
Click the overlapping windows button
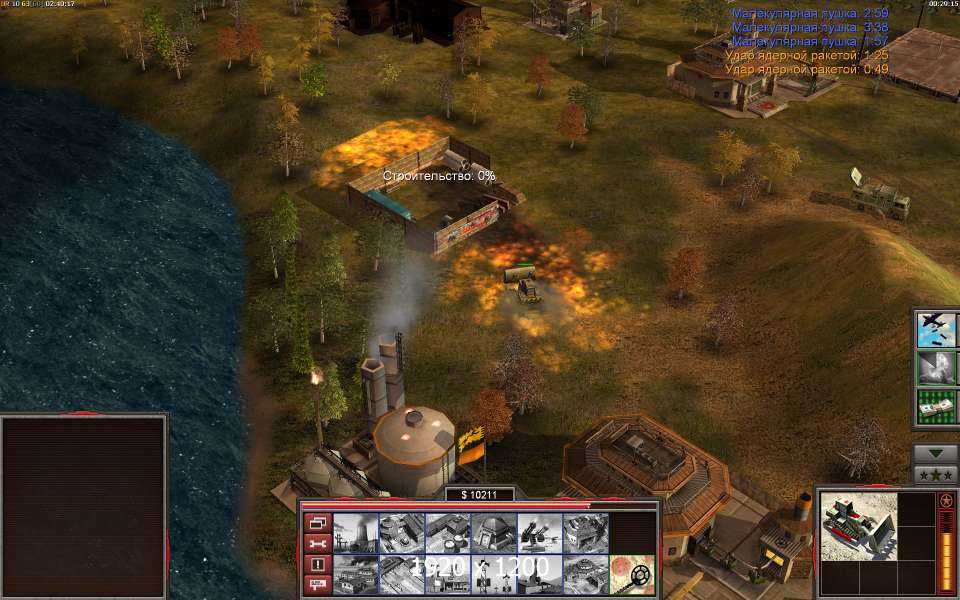point(317,522)
